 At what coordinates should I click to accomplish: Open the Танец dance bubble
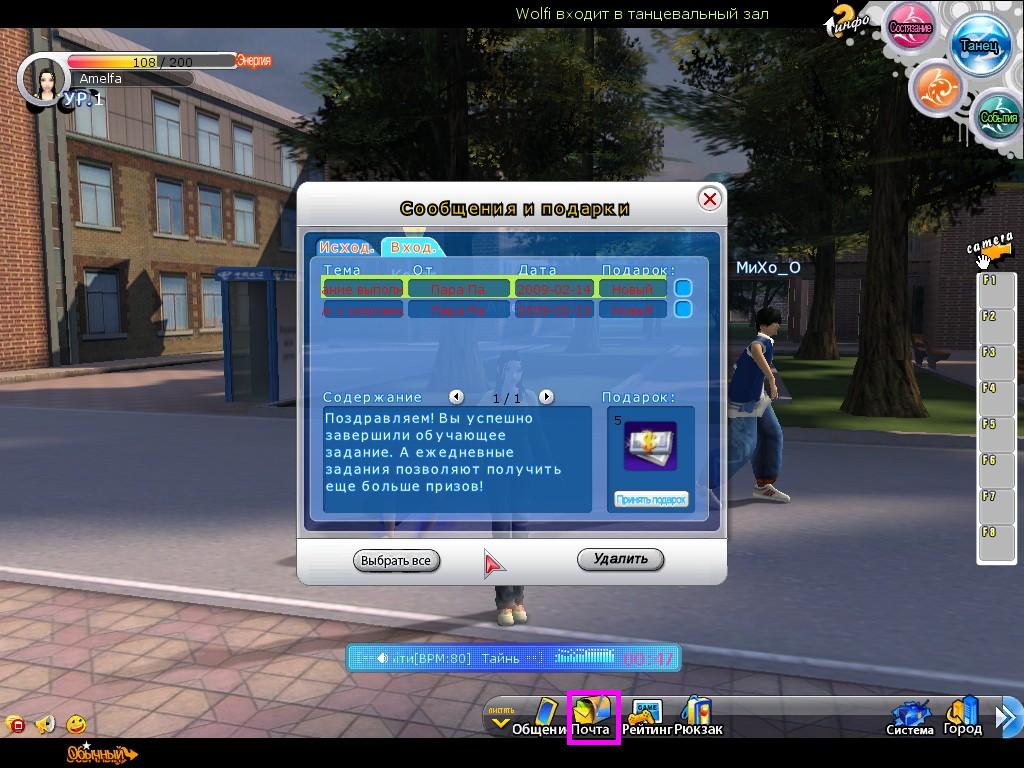(979, 46)
